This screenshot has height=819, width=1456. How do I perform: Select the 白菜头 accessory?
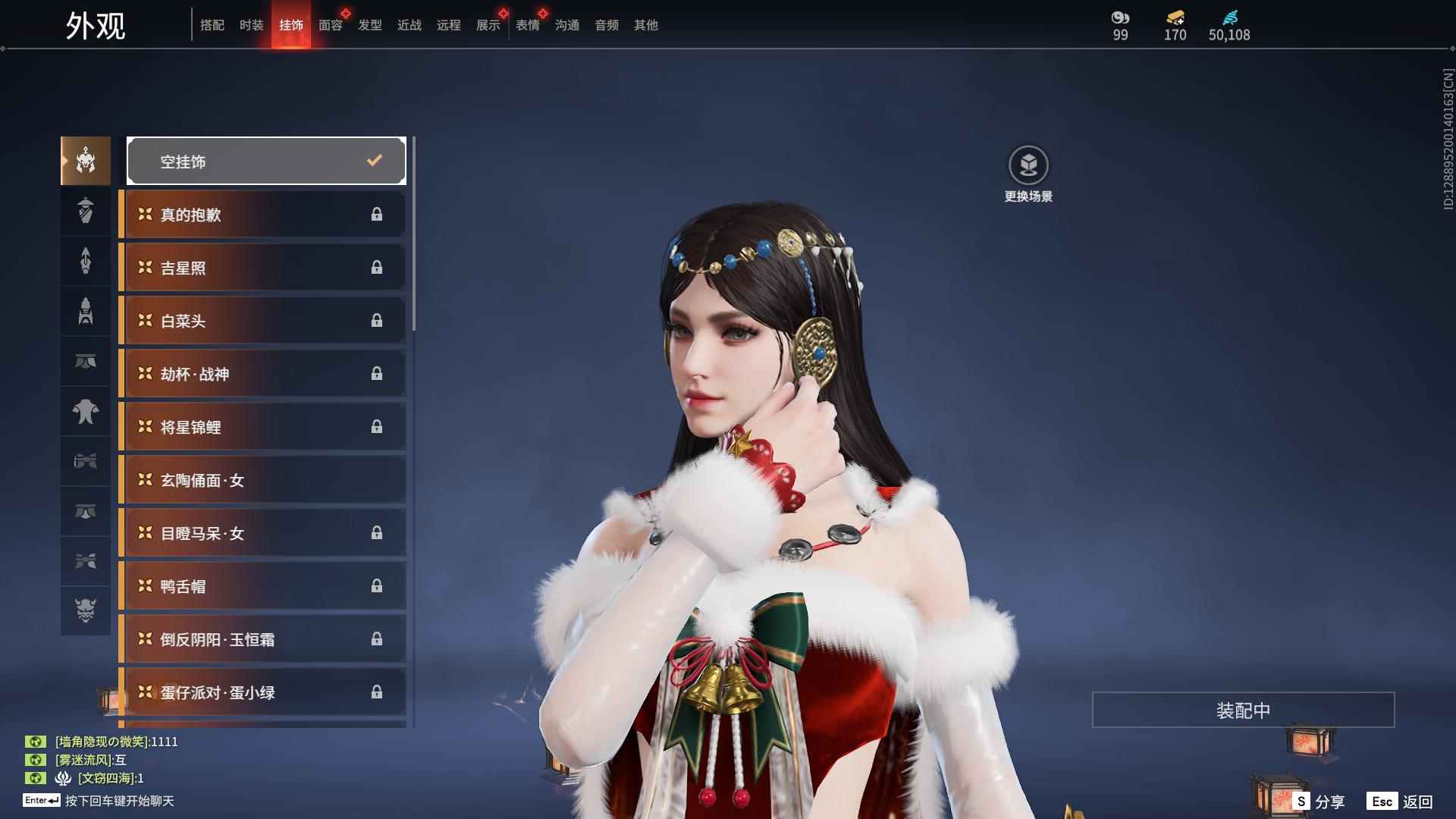point(263,321)
